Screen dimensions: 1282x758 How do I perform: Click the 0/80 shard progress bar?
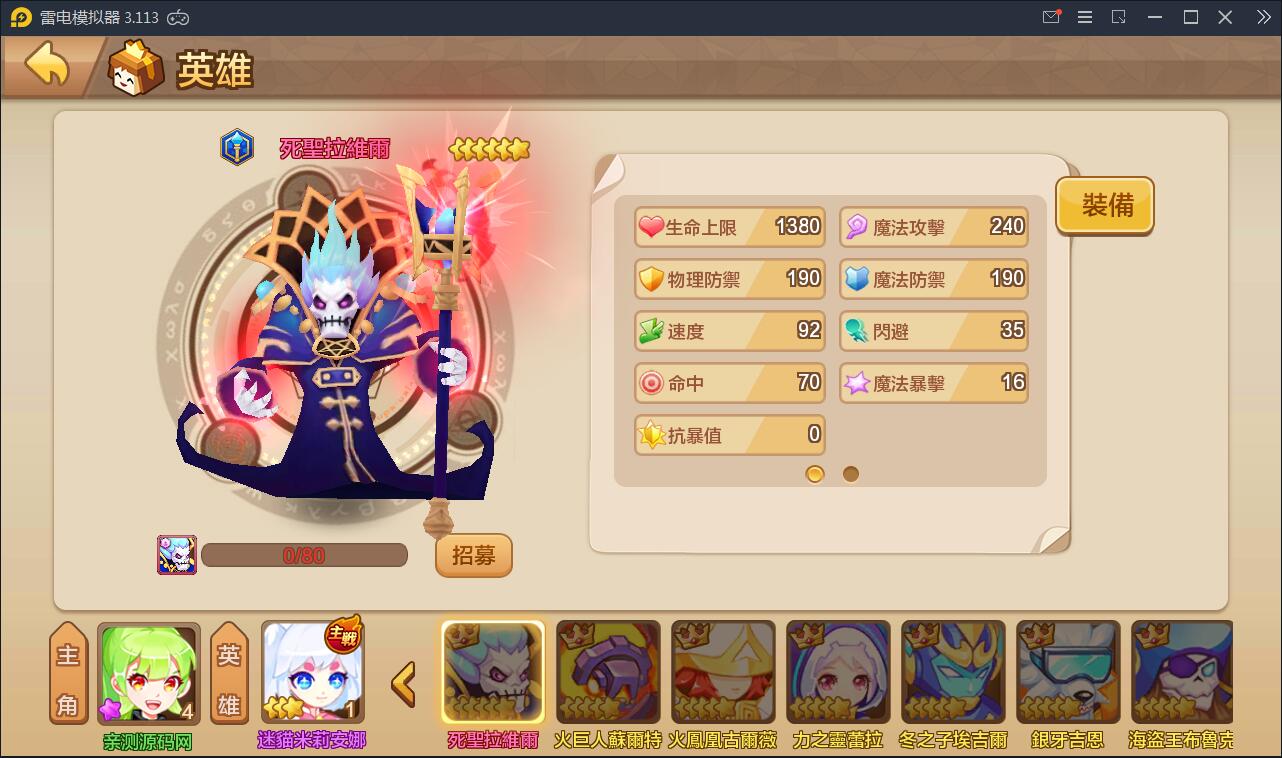[x=304, y=554]
